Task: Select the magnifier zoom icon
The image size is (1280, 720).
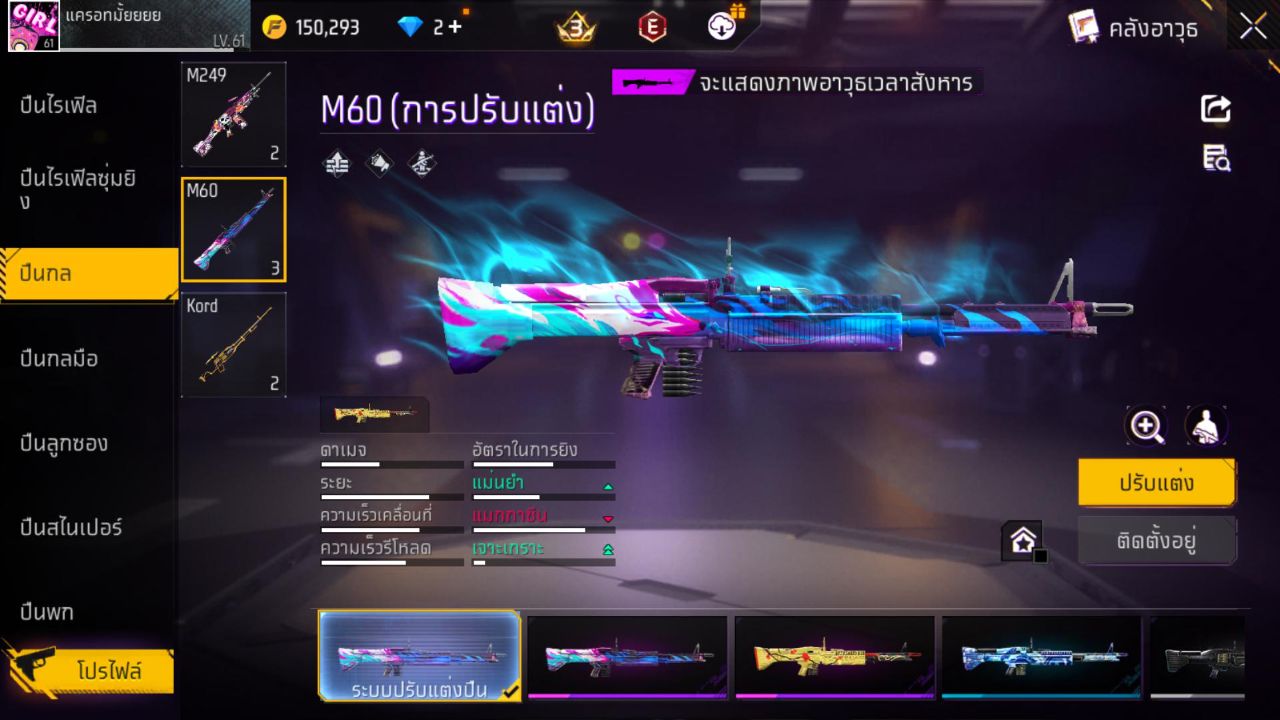Action: [1146, 425]
